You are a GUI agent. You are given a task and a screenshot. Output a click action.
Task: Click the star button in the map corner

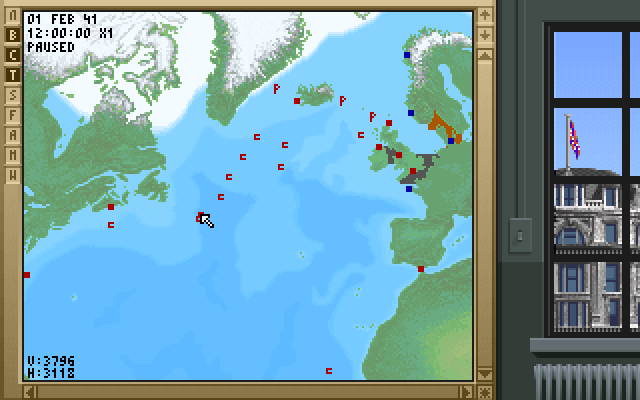pos(485,390)
